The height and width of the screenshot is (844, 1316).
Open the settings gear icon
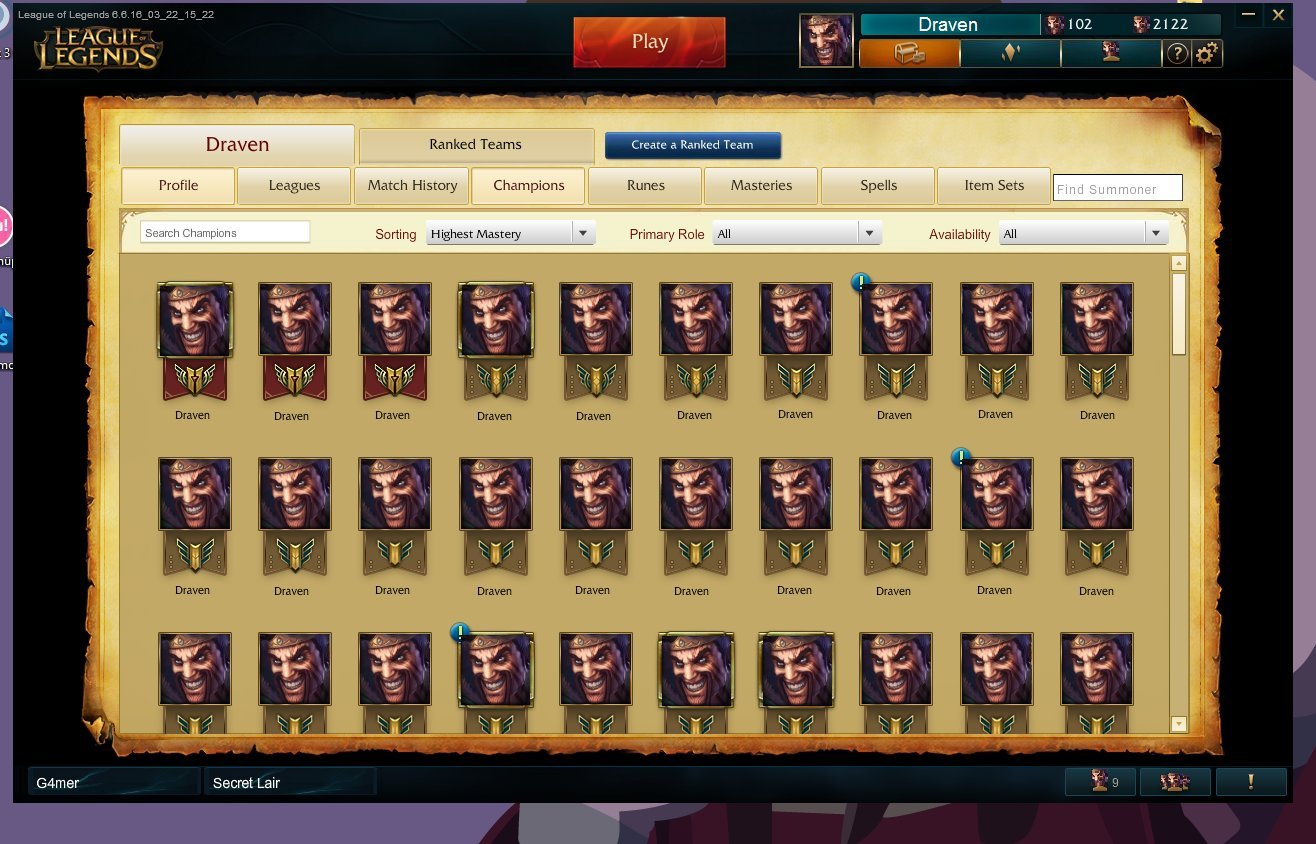click(x=1206, y=54)
